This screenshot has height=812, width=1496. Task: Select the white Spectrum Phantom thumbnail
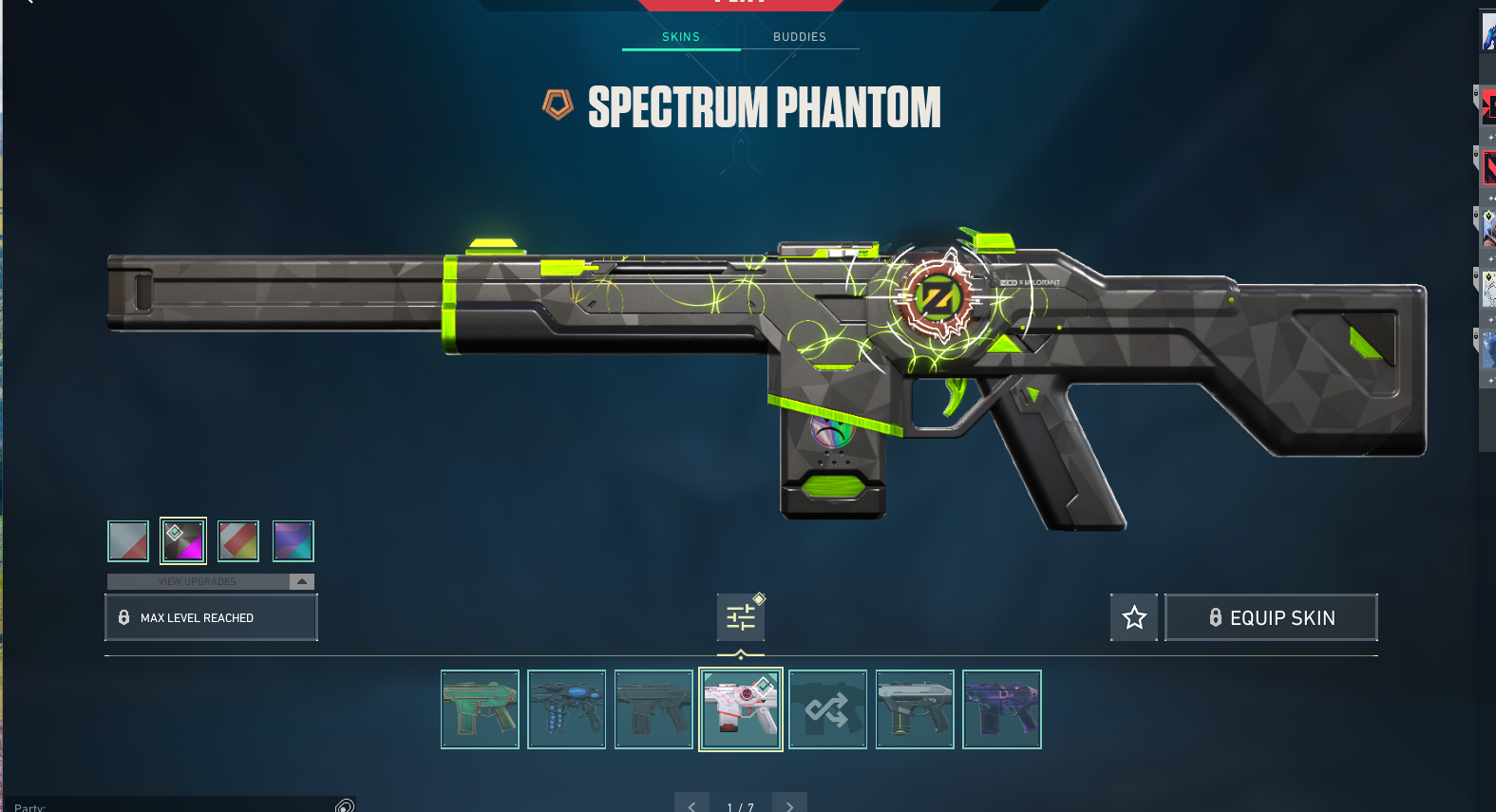coord(741,709)
